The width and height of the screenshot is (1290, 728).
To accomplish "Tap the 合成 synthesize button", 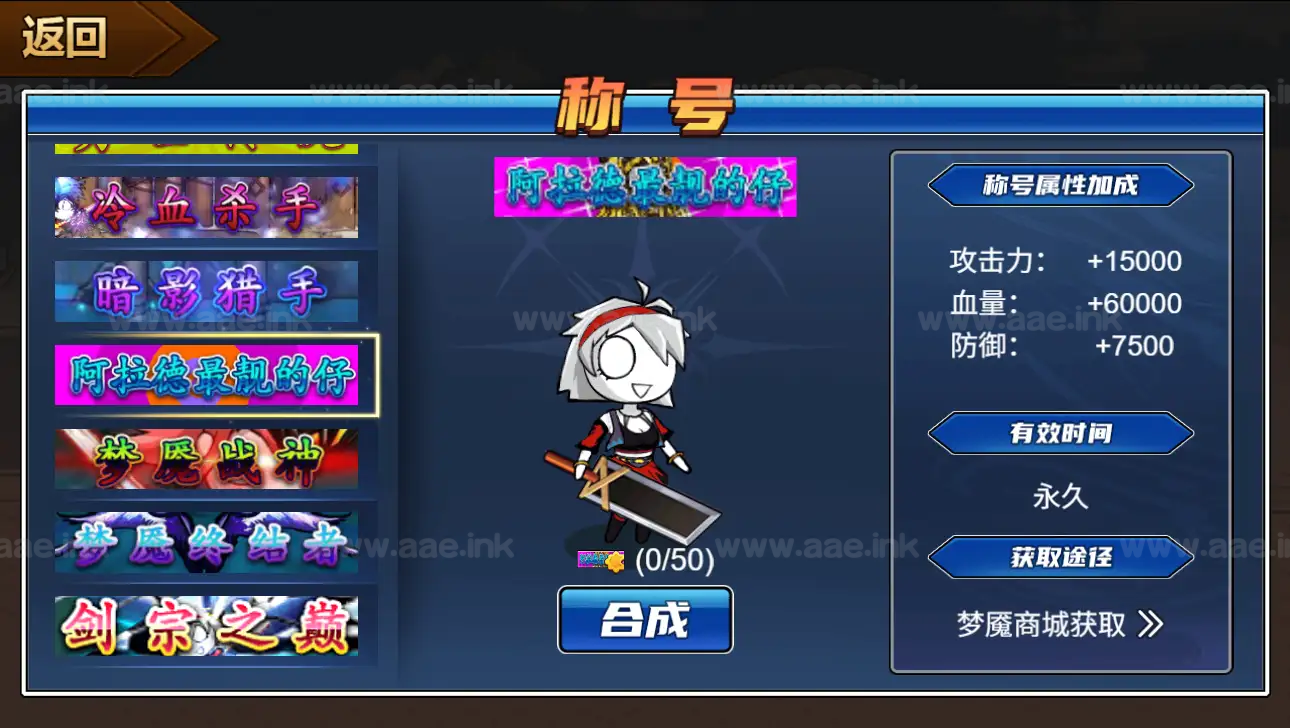I will pyautogui.click(x=645, y=620).
